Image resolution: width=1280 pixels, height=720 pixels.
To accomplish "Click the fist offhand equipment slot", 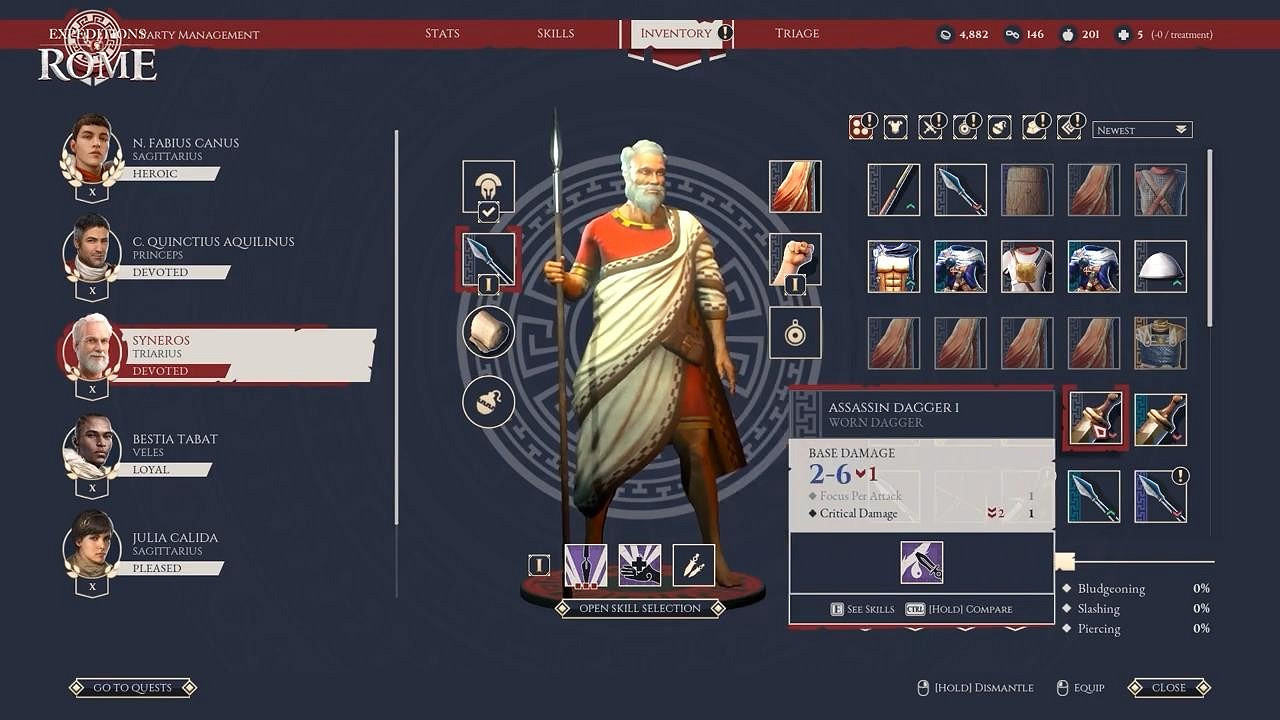I will coord(795,259).
